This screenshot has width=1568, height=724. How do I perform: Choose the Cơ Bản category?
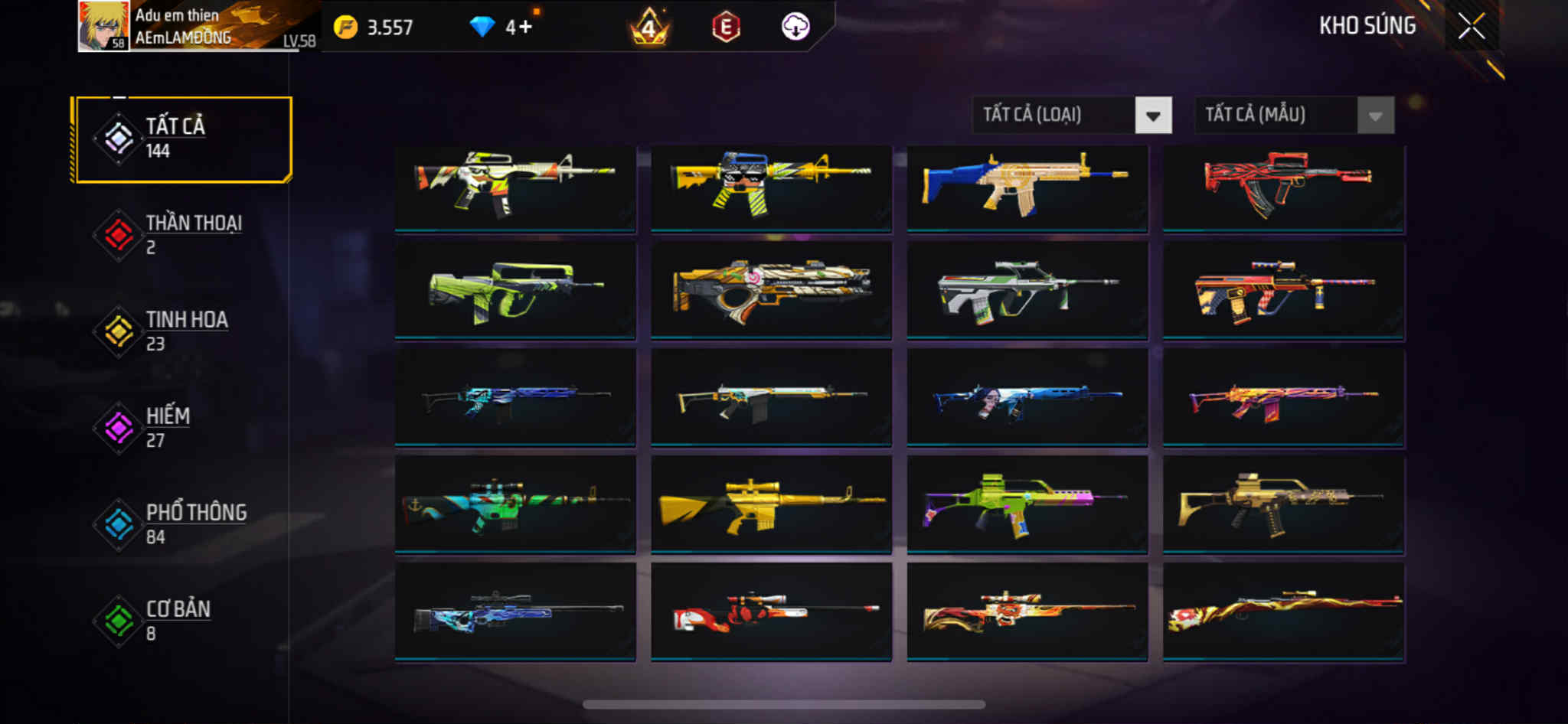click(182, 621)
